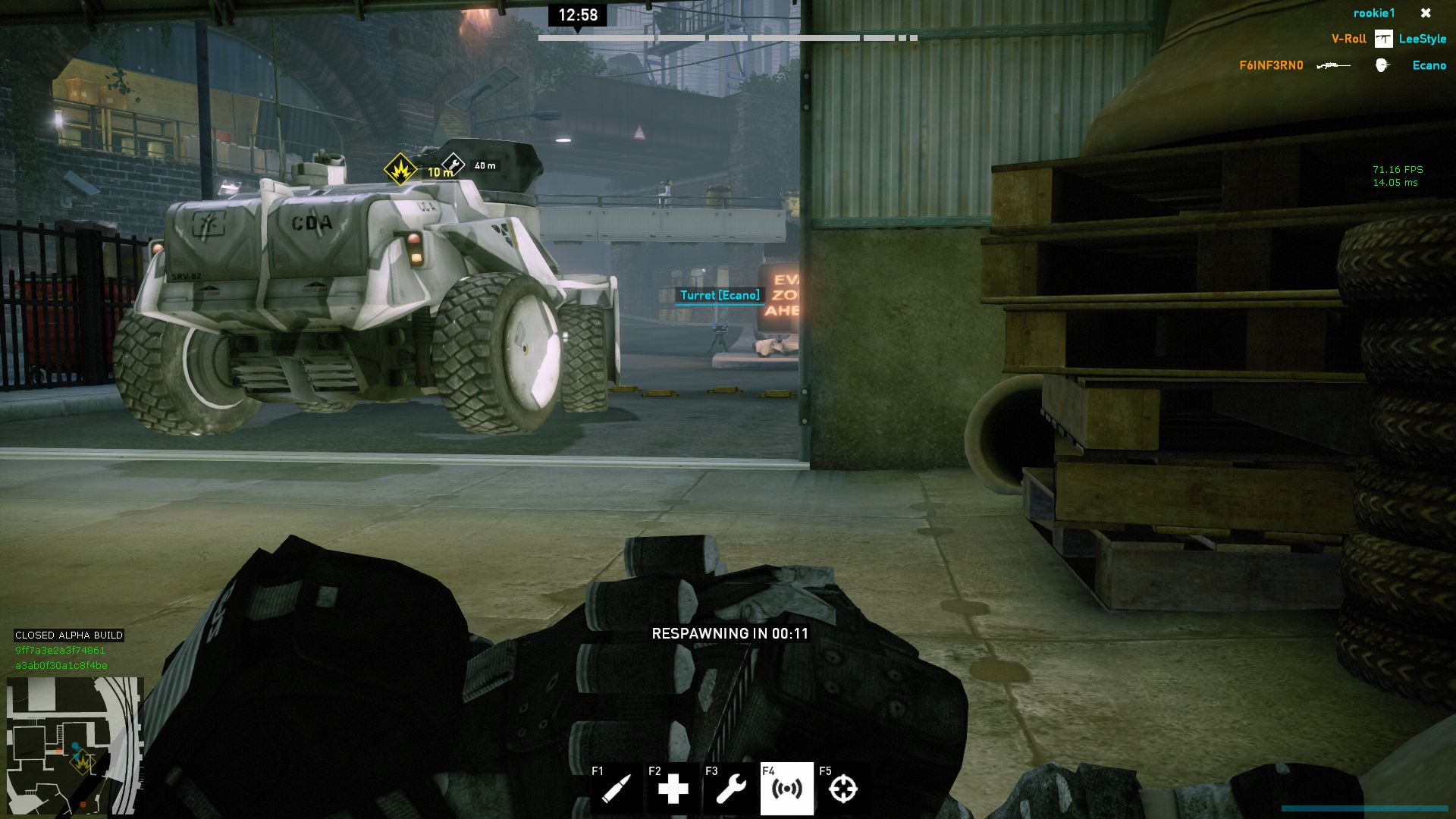Click the yellow explosion objective marker
The height and width of the screenshot is (819, 1456).
click(x=400, y=169)
